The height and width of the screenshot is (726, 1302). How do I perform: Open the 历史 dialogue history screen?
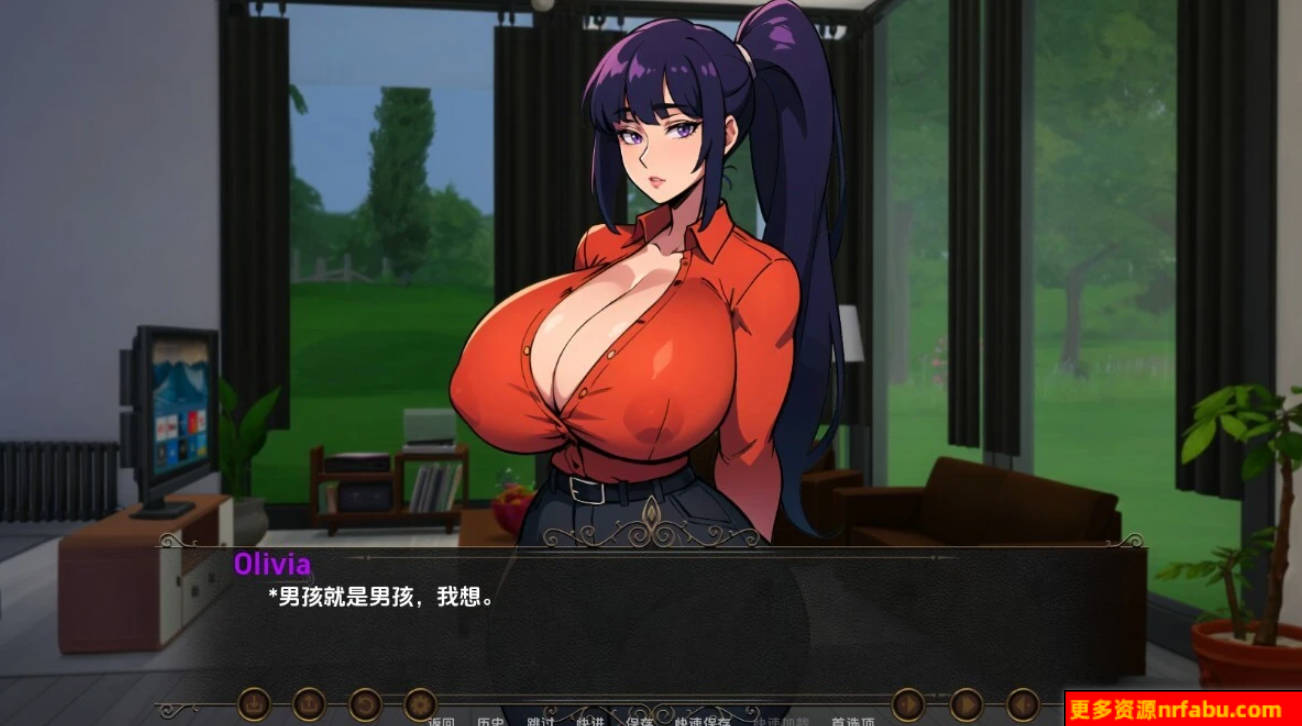coord(491,720)
